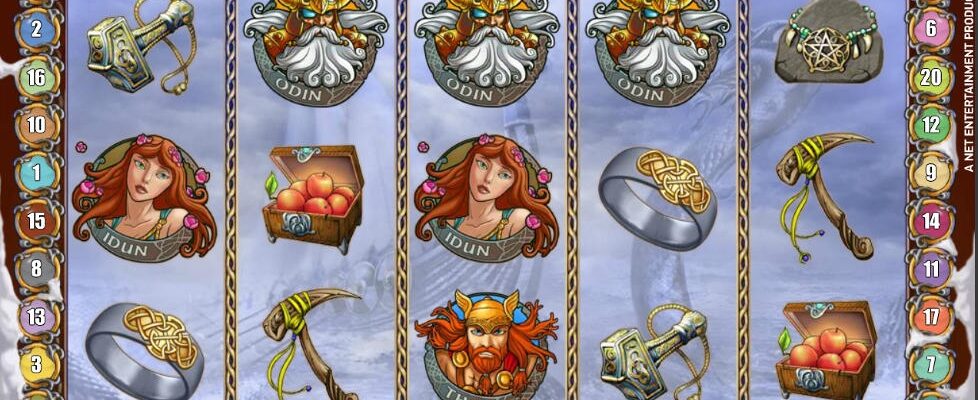Choose payline number 6

coord(931,29)
